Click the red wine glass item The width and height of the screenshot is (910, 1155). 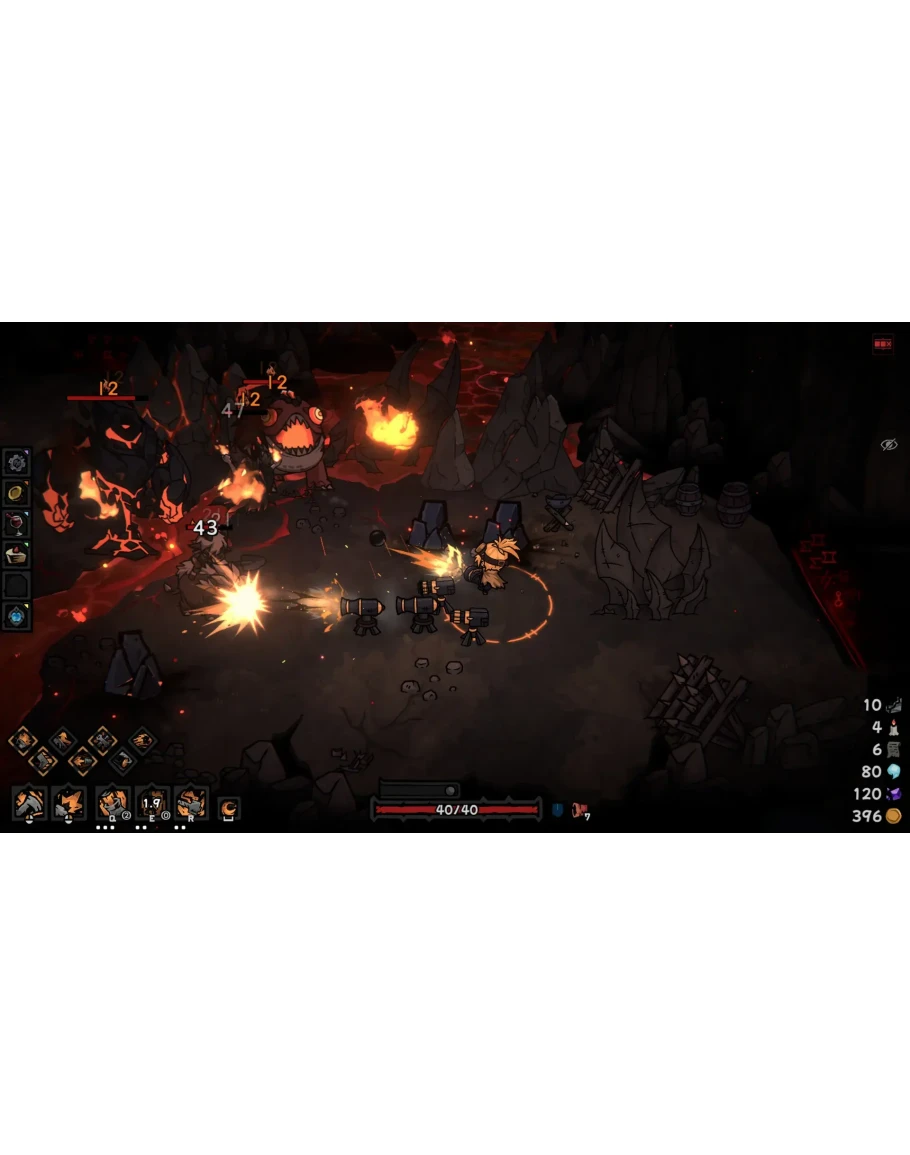[x=16, y=523]
